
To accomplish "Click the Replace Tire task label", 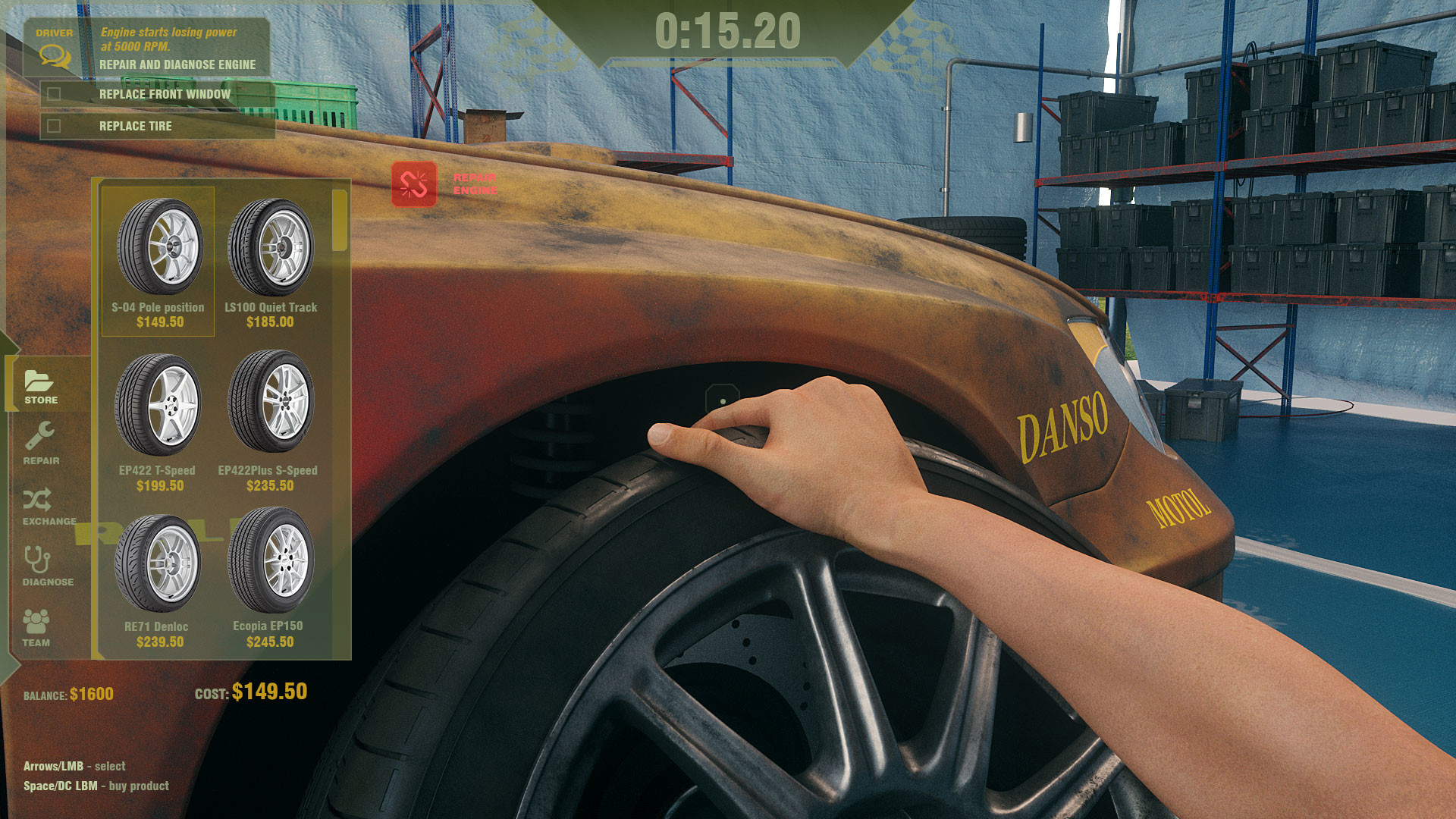I will (135, 126).
